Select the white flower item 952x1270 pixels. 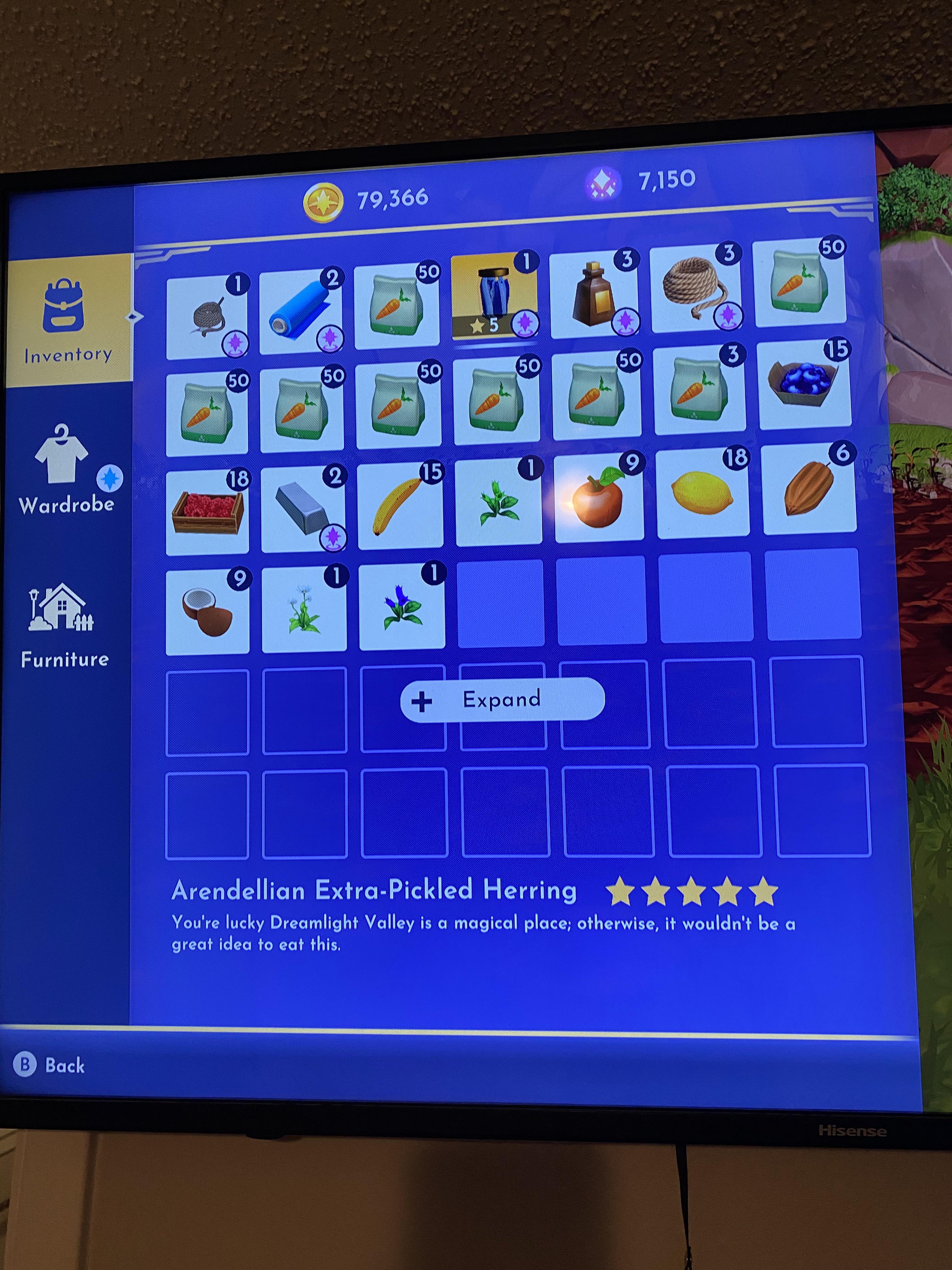click(303, 609)
